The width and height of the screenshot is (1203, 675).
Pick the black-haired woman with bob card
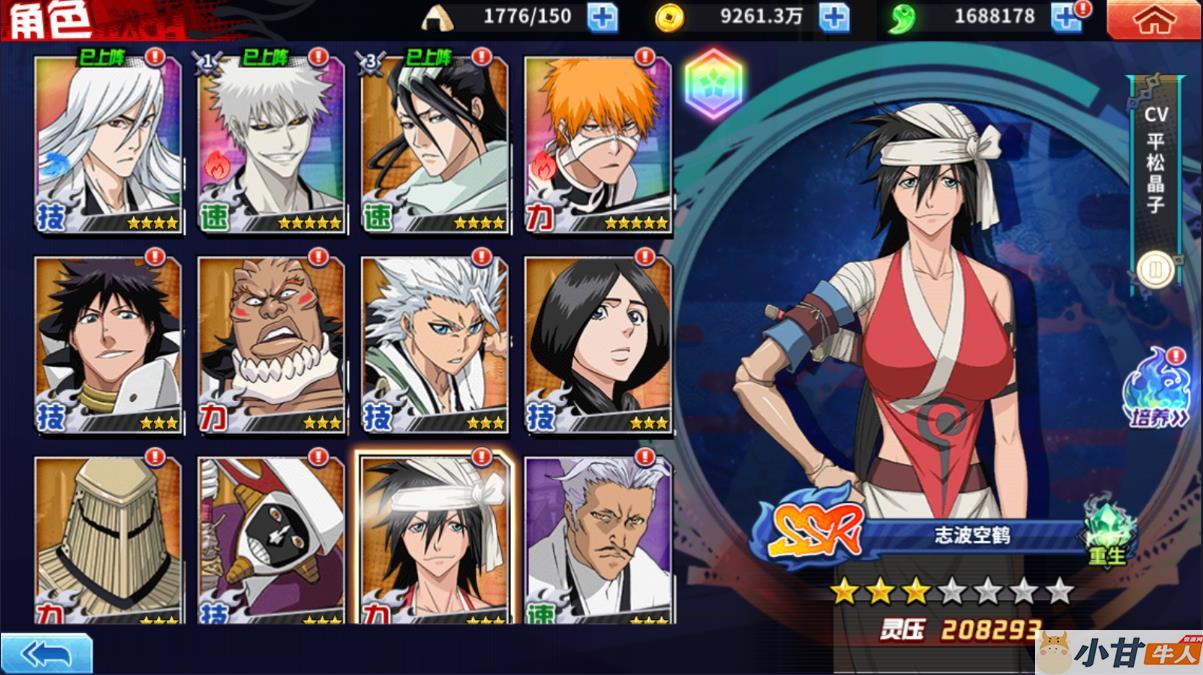click(598, 345)
